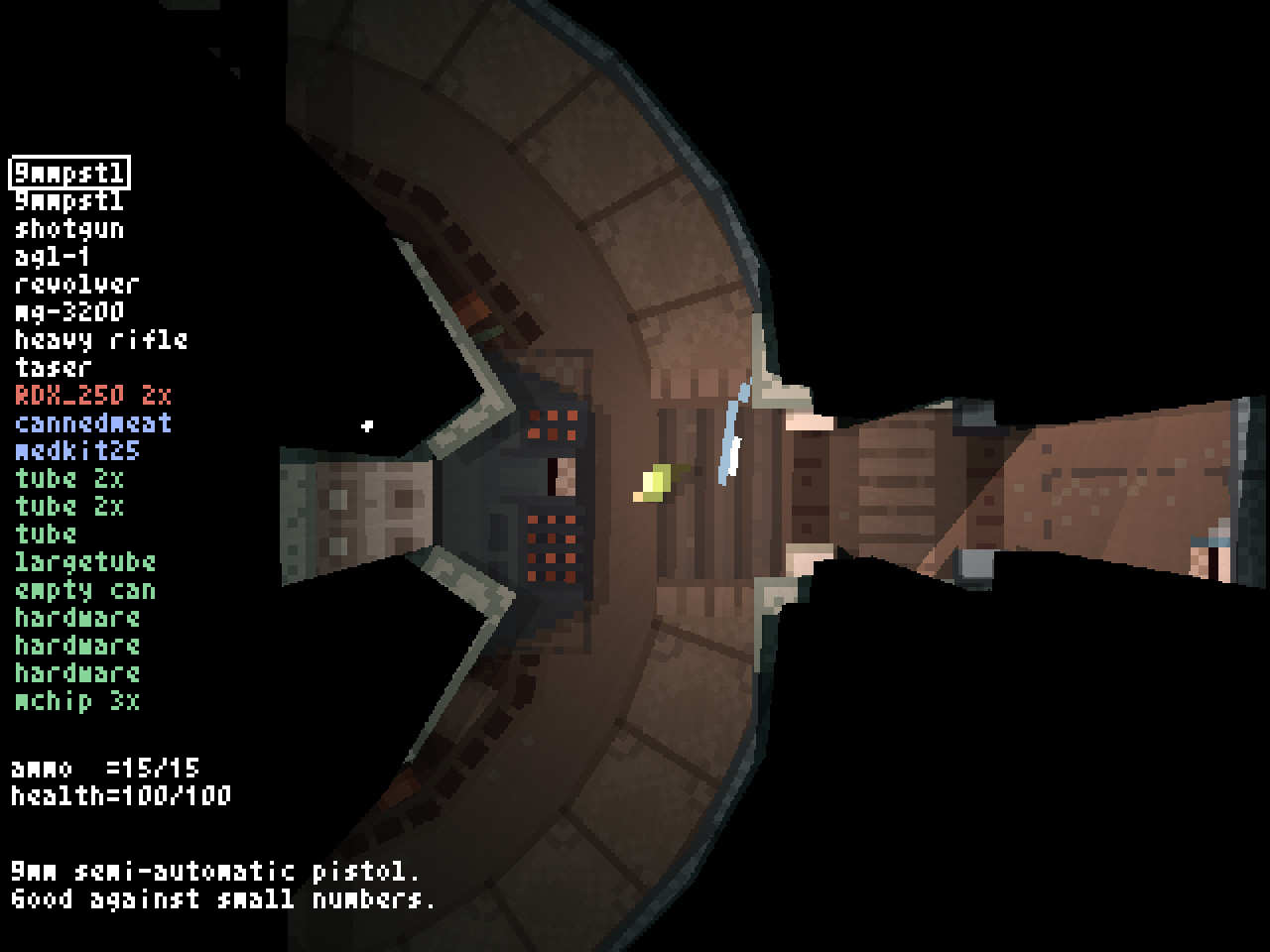This screenshot has height=952, width=1270.
Task: Select heavy rifle in the weapon list
Action: point(99,340)
